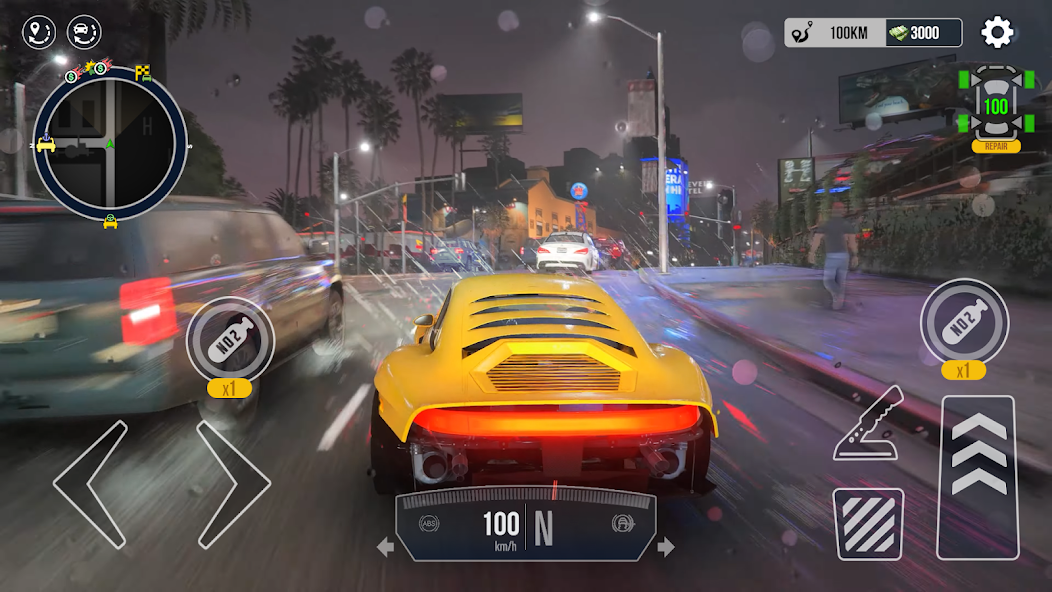1052x592 pixels.
Task: Tap the location reset icon
Action: click(x=39, y=33)
